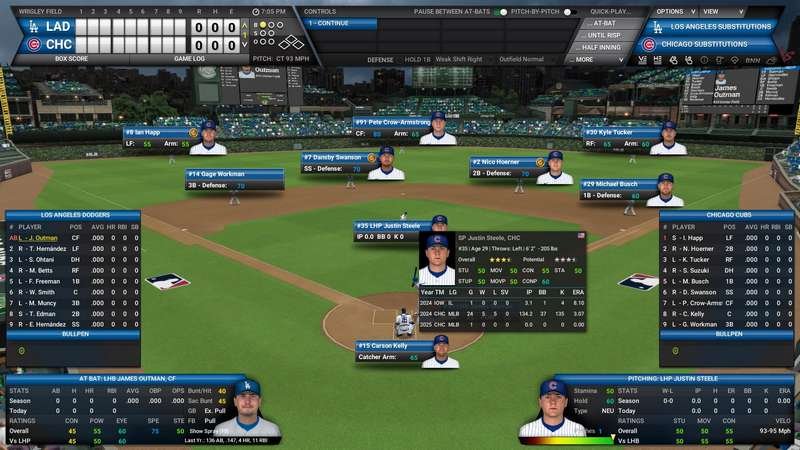
Task: Open the Options dropdown
Action: (673, 11)
